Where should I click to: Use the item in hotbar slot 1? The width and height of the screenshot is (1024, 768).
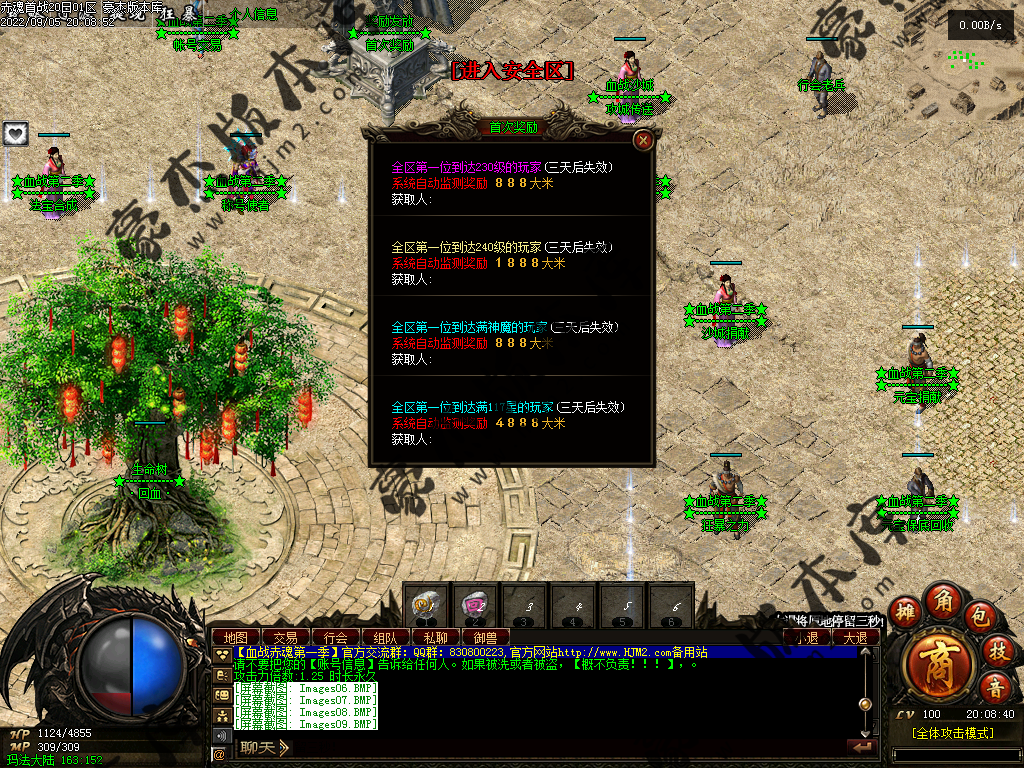click(x=427, y=605)
